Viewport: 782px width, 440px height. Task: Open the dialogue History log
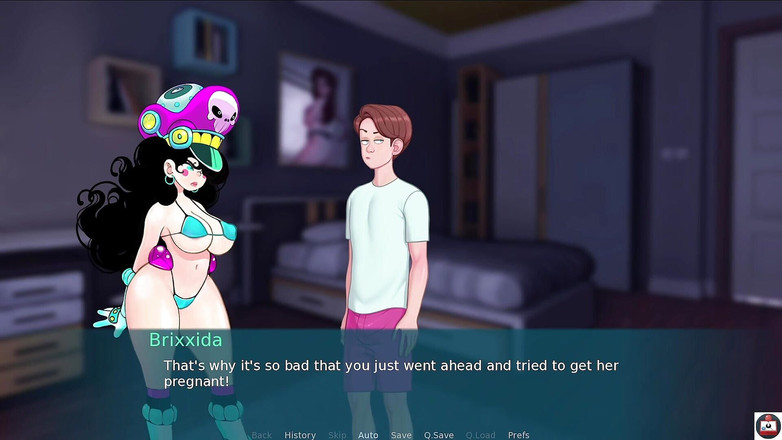point(300,435)
